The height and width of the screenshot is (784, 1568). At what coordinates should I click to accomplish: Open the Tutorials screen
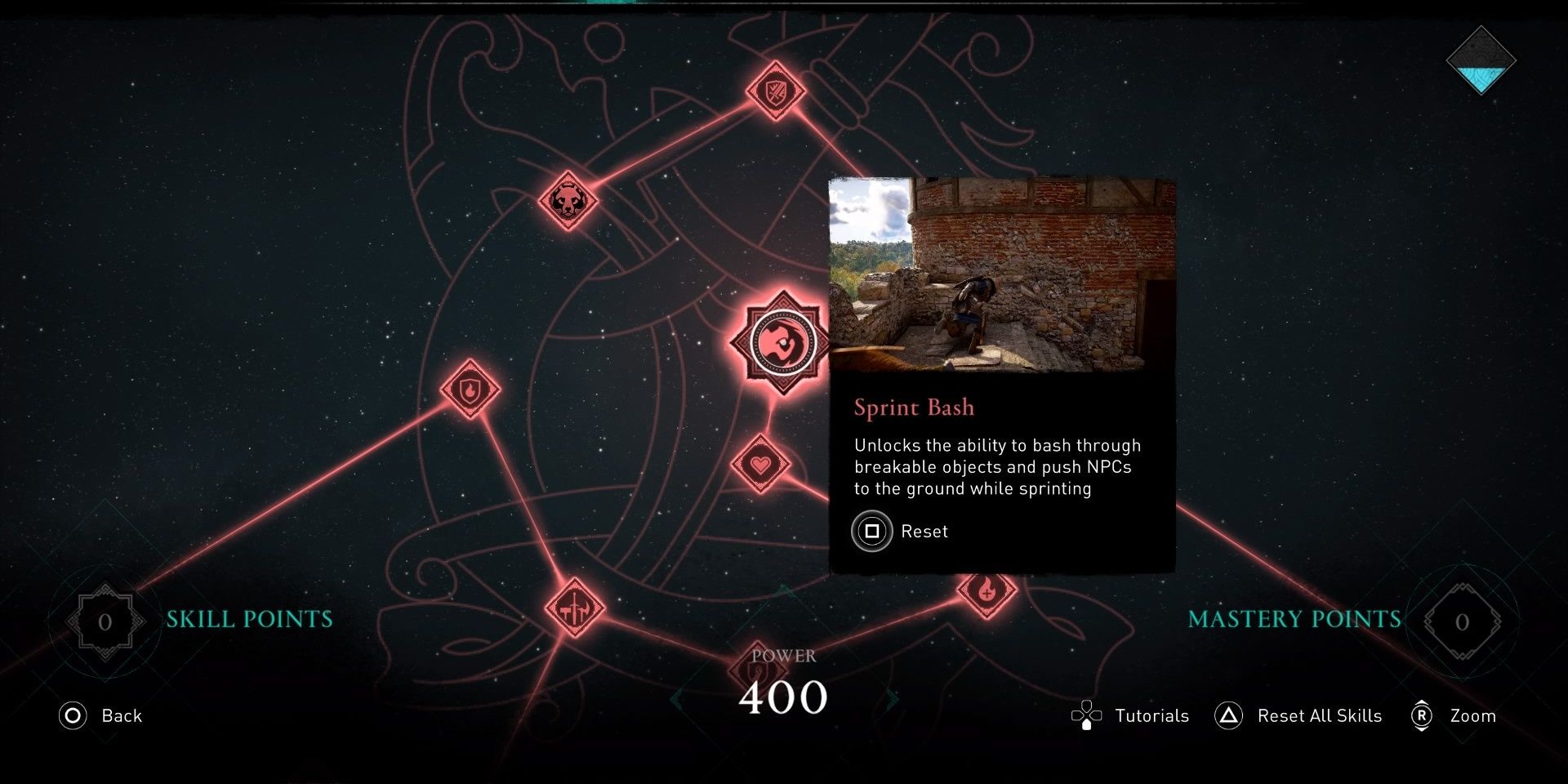click(x=1134, y=715)
